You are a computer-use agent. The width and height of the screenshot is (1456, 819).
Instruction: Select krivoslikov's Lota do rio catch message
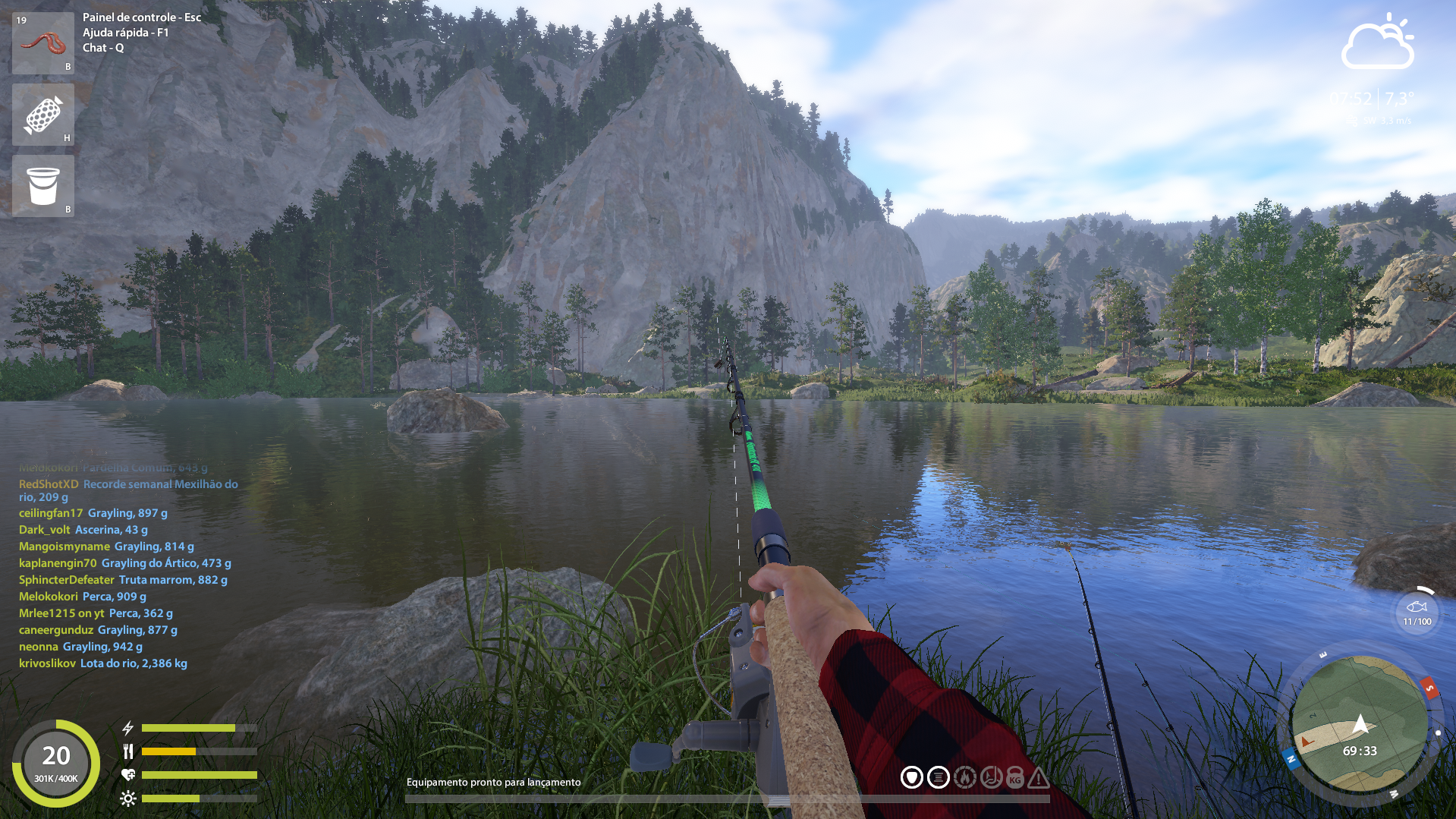[x=103, y=663]
